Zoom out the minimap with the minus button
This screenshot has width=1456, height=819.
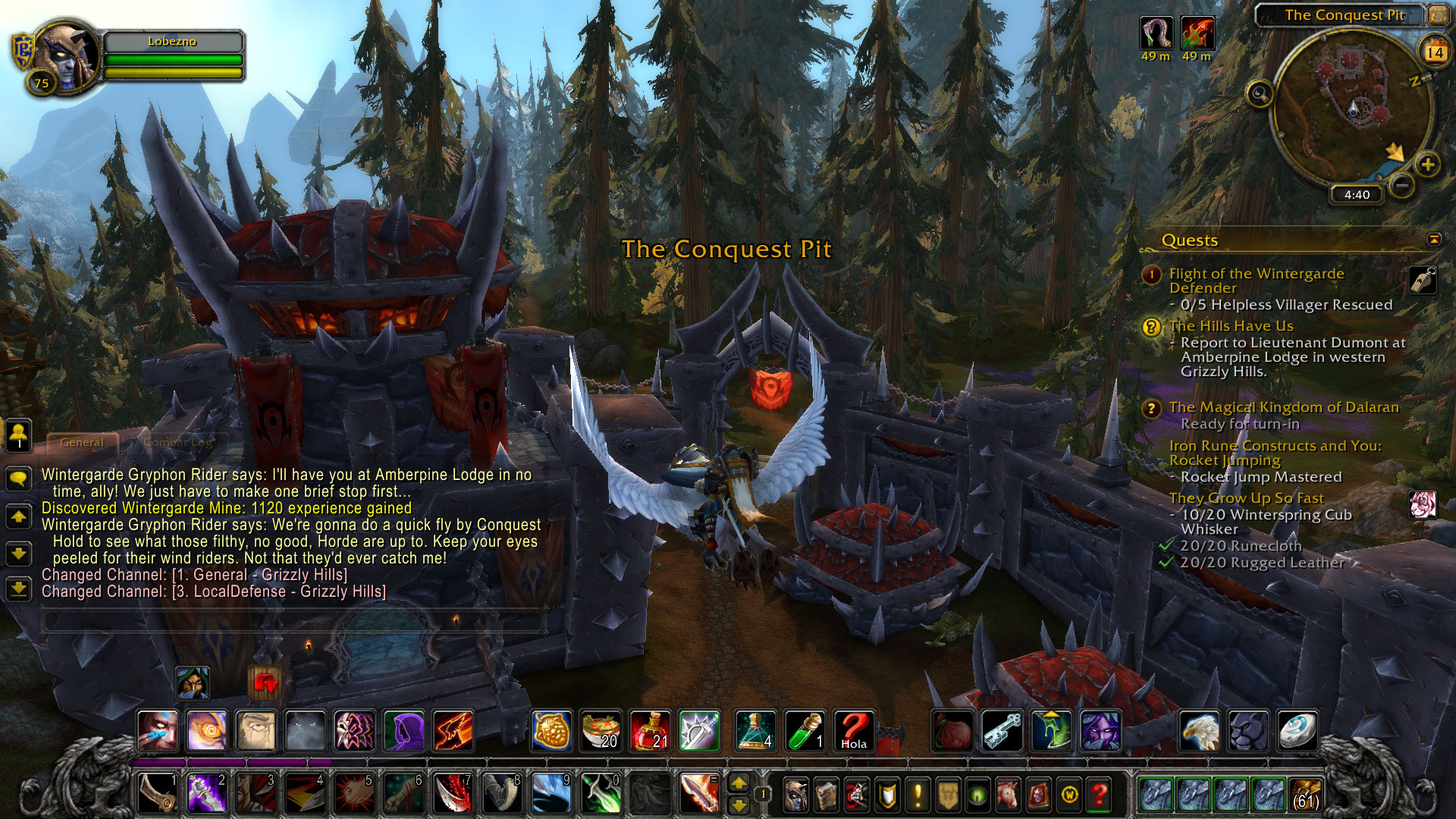click(1402, 184)
